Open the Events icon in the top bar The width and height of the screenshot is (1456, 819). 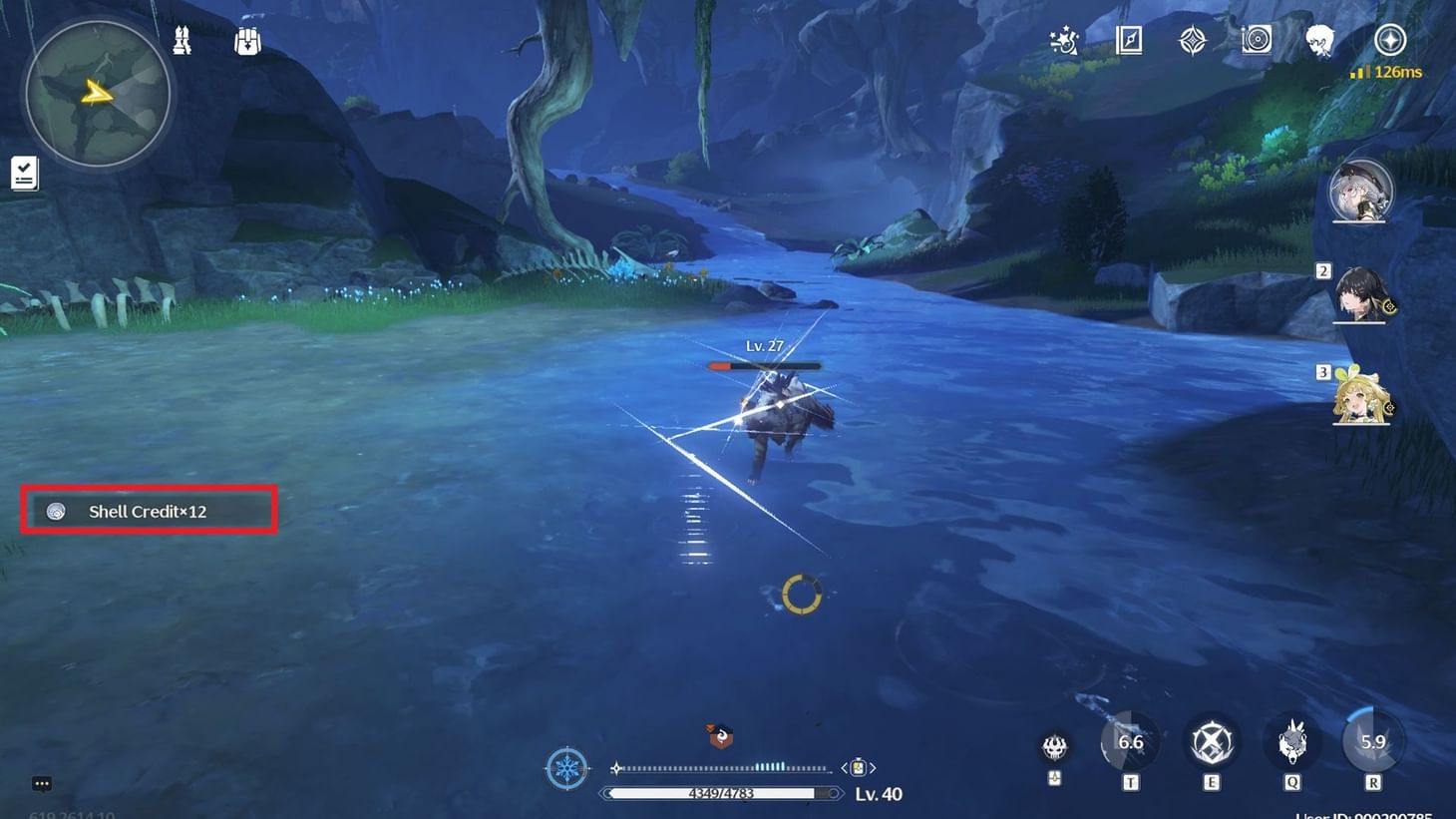click(1064, 40)
